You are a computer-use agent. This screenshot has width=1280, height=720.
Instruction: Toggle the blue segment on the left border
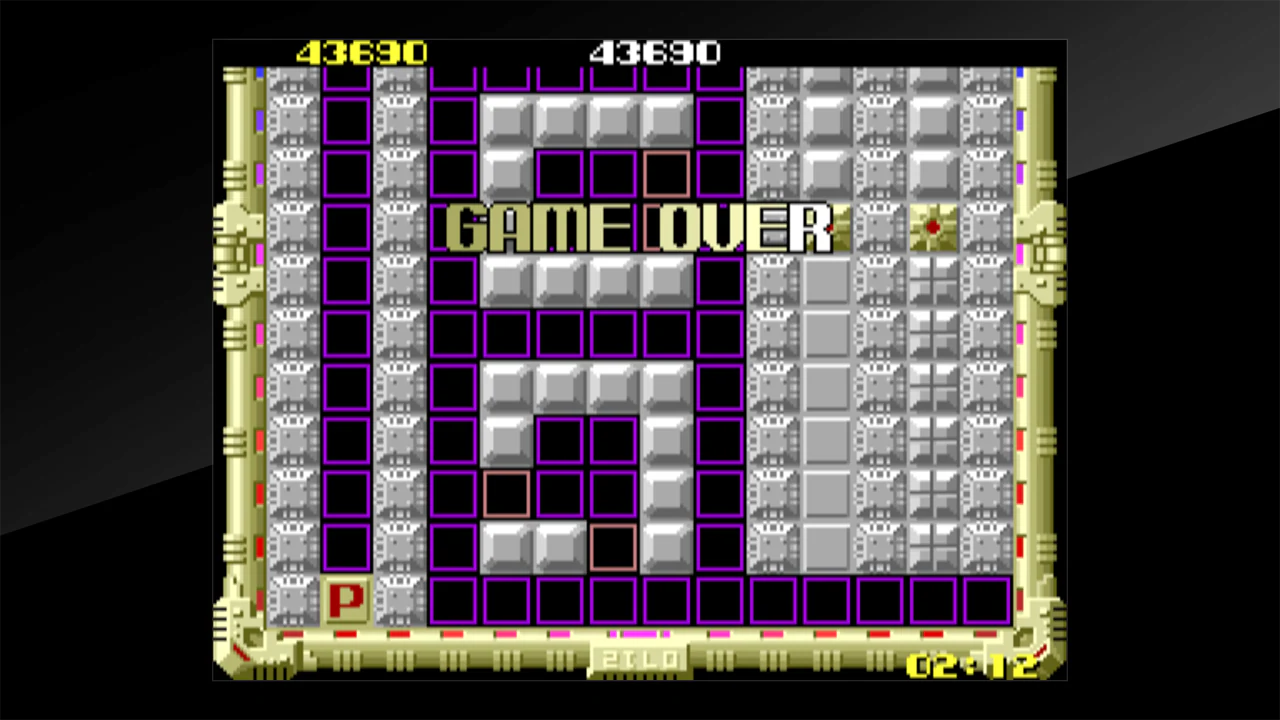pyautogui.click(x=259, y=122)
